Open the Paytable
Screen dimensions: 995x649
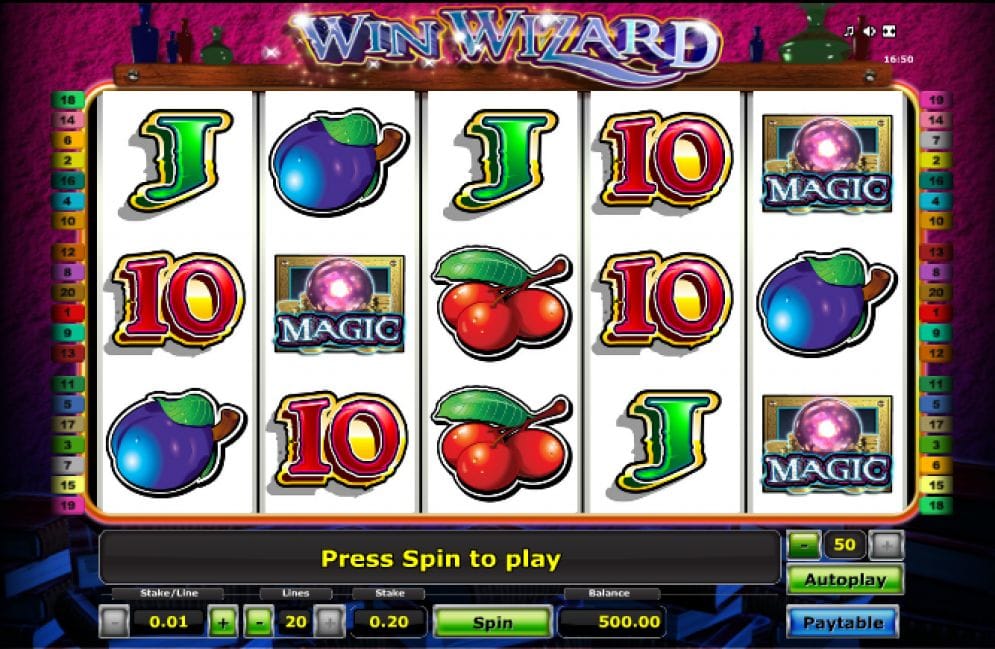(843, 622)
